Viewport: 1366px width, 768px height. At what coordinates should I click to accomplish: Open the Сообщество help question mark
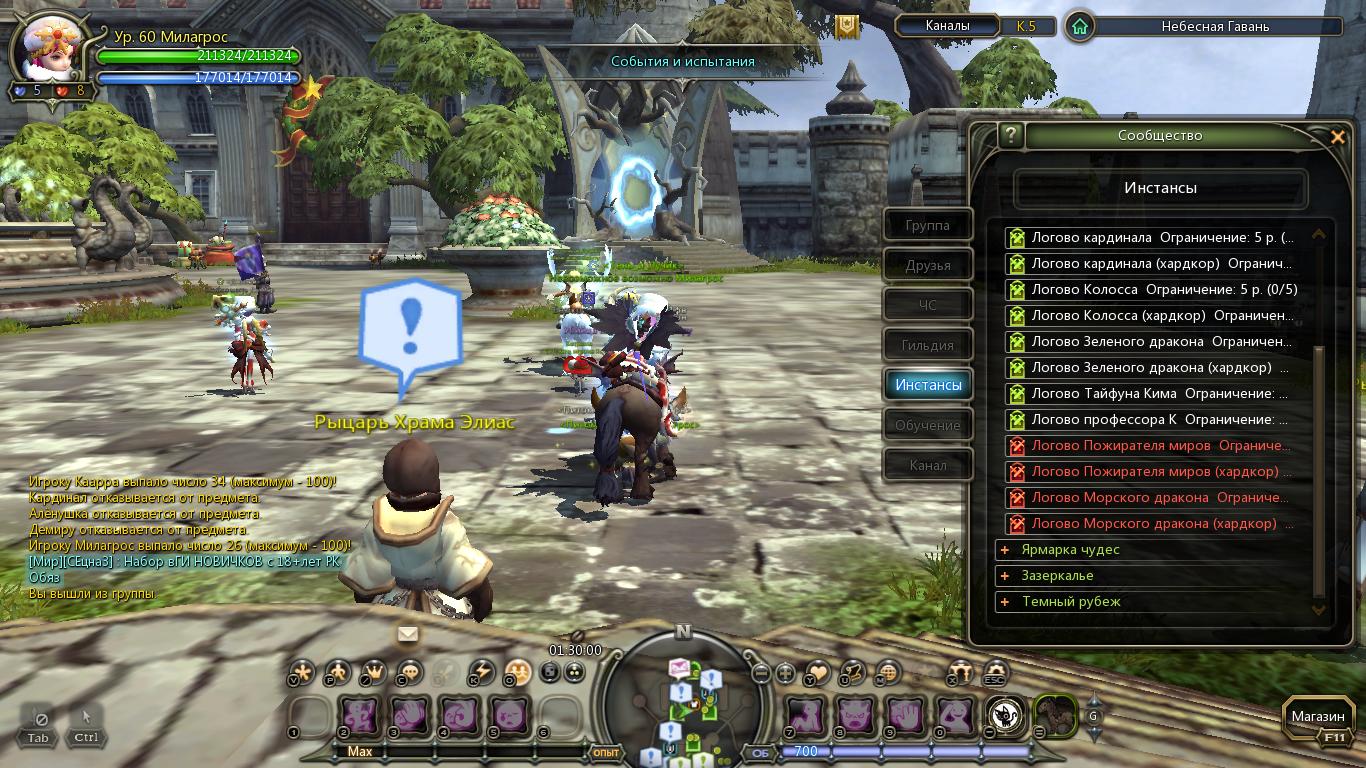(1011, 135)
